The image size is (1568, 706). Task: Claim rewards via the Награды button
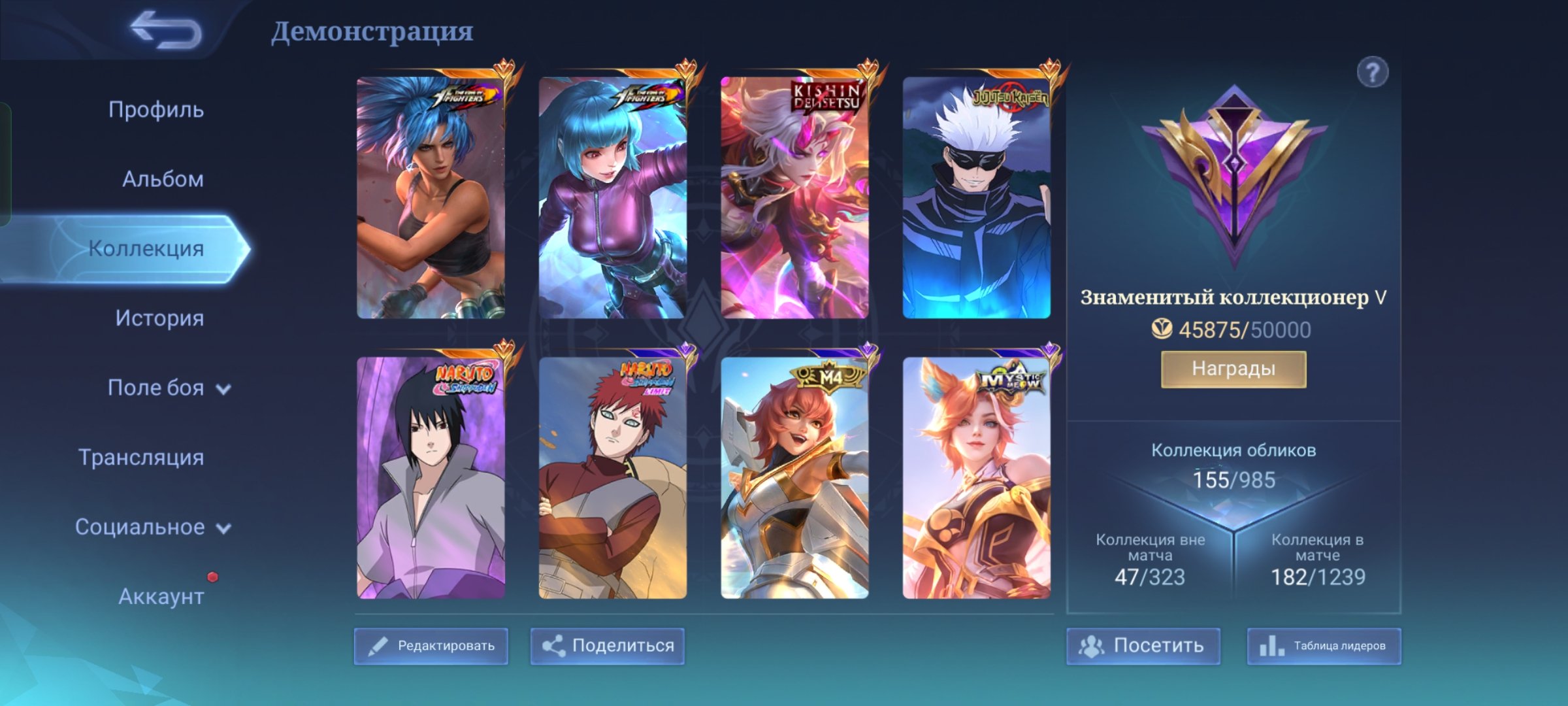point(1233,369)
